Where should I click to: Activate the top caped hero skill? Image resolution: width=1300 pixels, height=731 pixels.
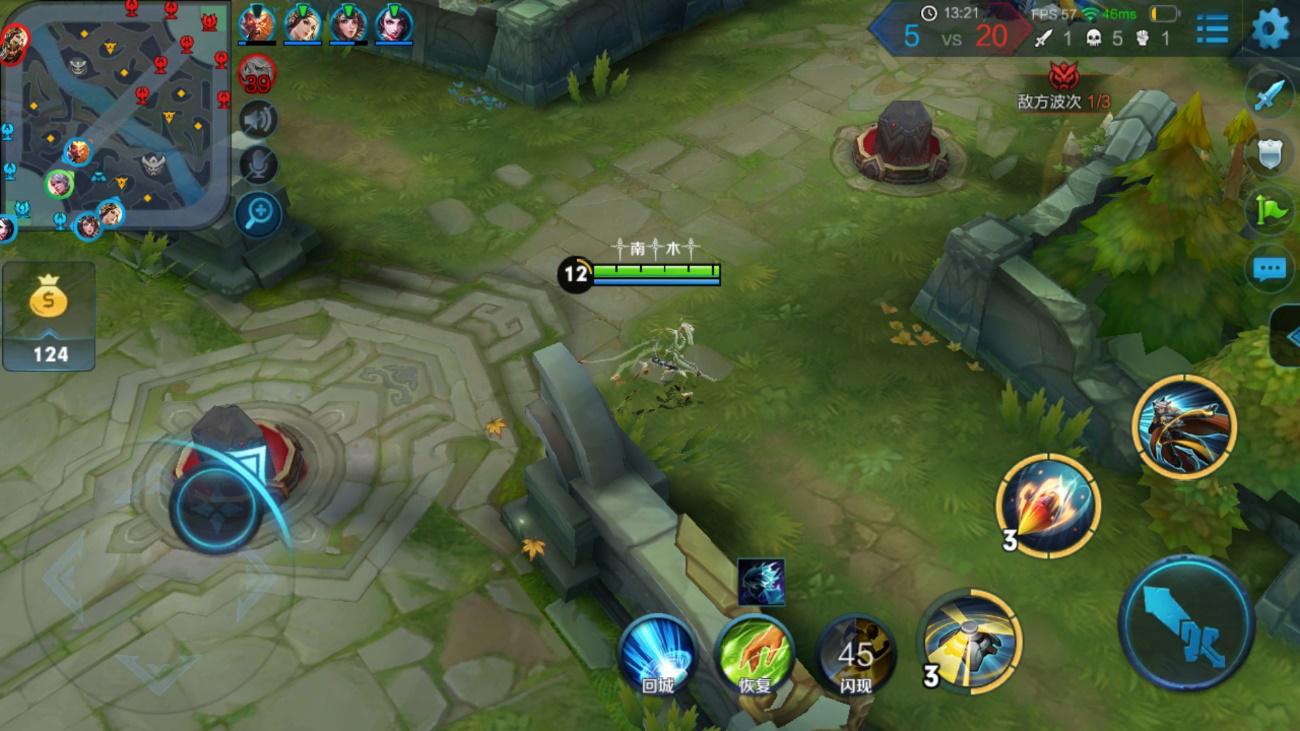[1184, 427]
